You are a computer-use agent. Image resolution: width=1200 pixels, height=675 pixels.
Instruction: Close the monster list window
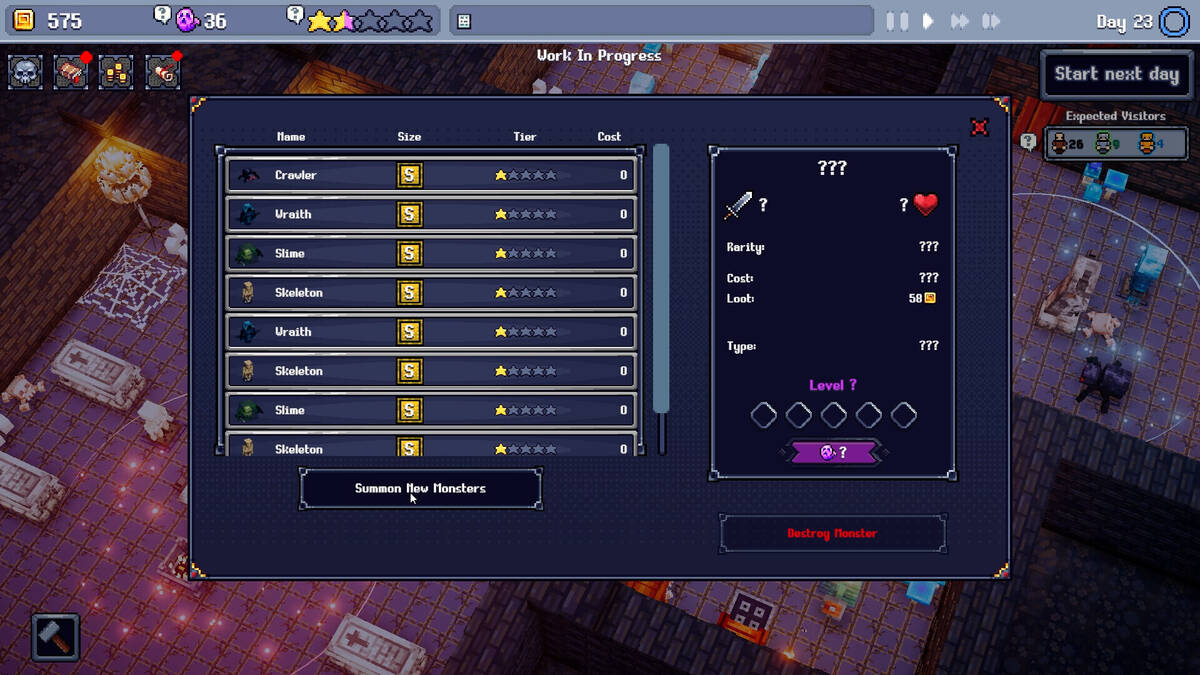point(980,127)
